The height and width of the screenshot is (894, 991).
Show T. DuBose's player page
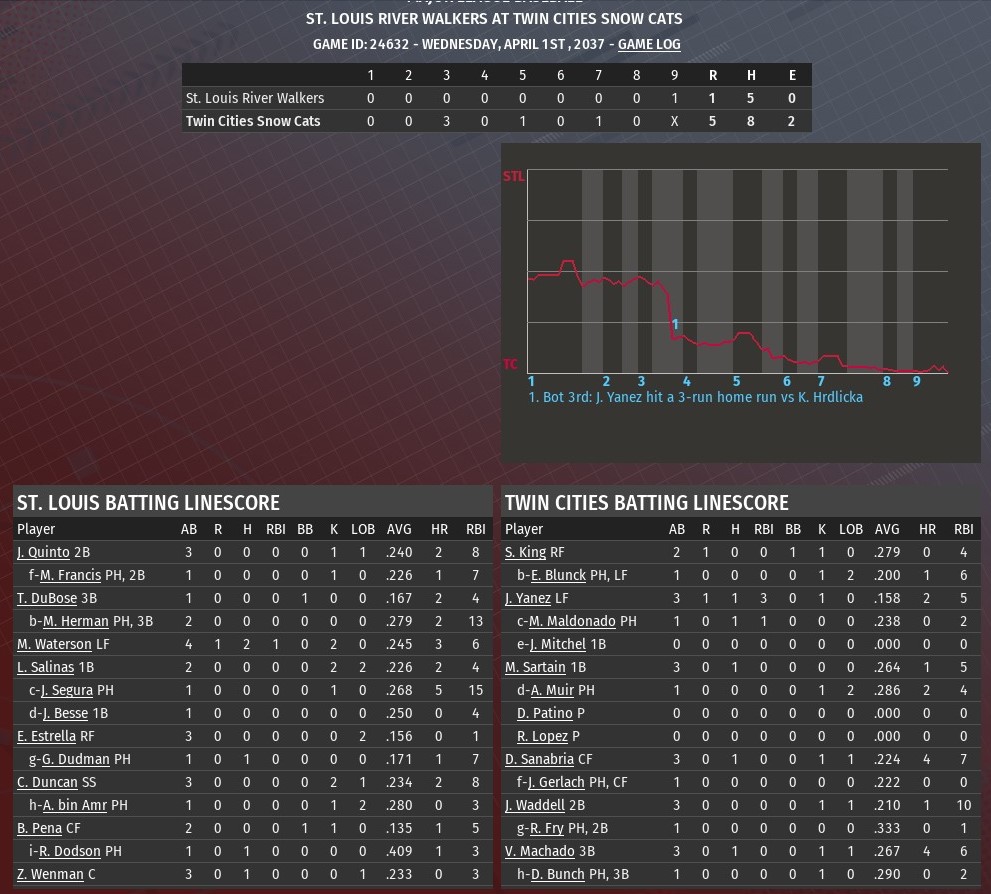pos(47,598)
